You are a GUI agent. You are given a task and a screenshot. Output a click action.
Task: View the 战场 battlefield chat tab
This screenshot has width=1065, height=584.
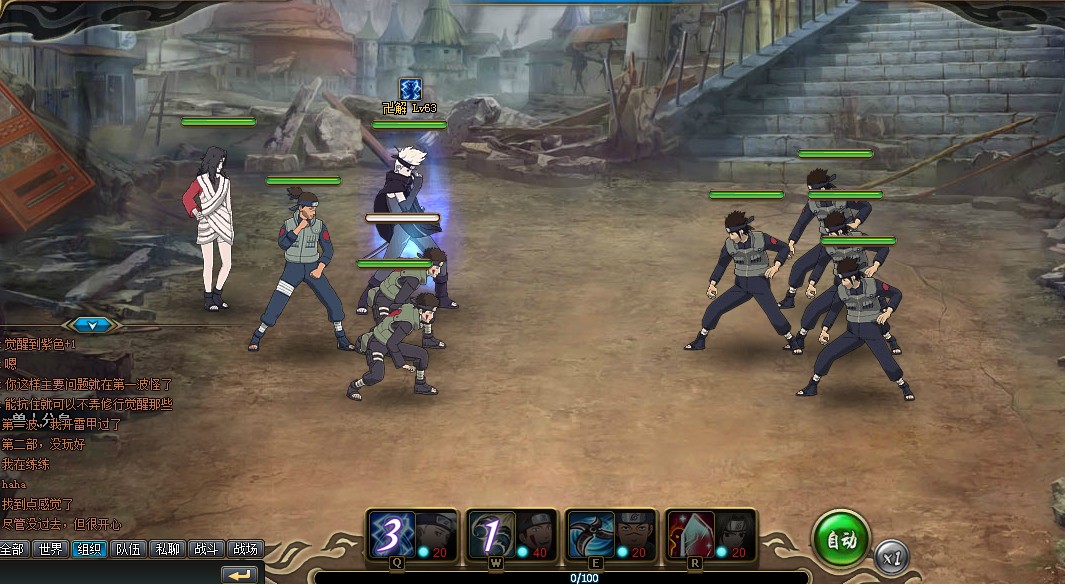[244, 549]
